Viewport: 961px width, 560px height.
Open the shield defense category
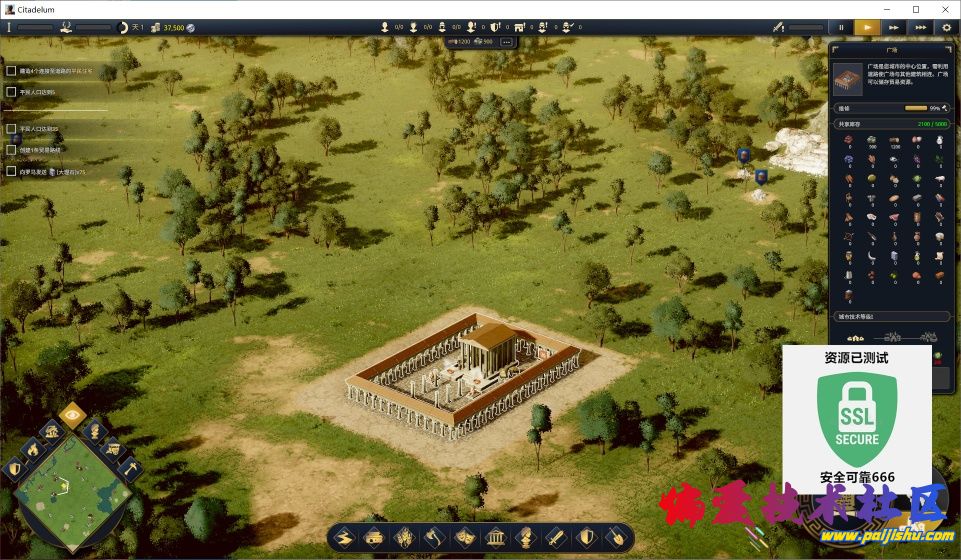coord(585,537)
